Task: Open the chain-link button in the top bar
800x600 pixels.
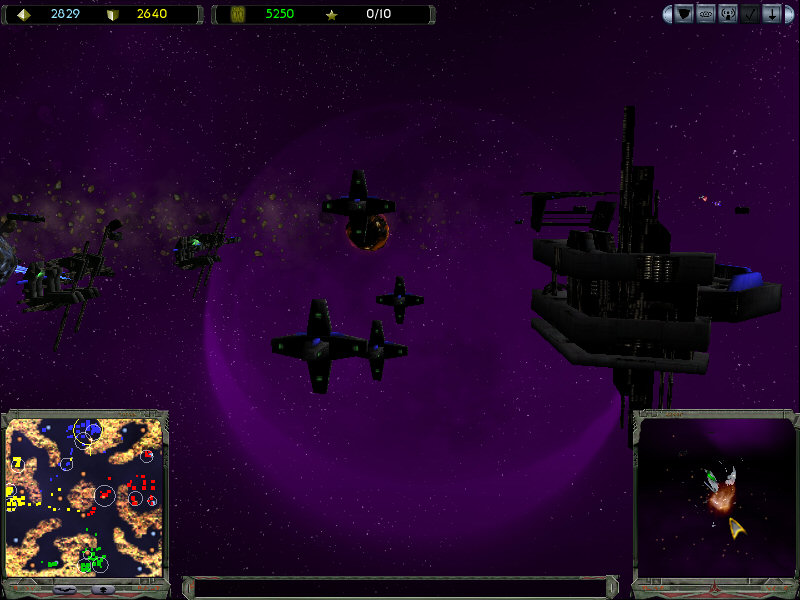Action: click(x=706, y=14)
